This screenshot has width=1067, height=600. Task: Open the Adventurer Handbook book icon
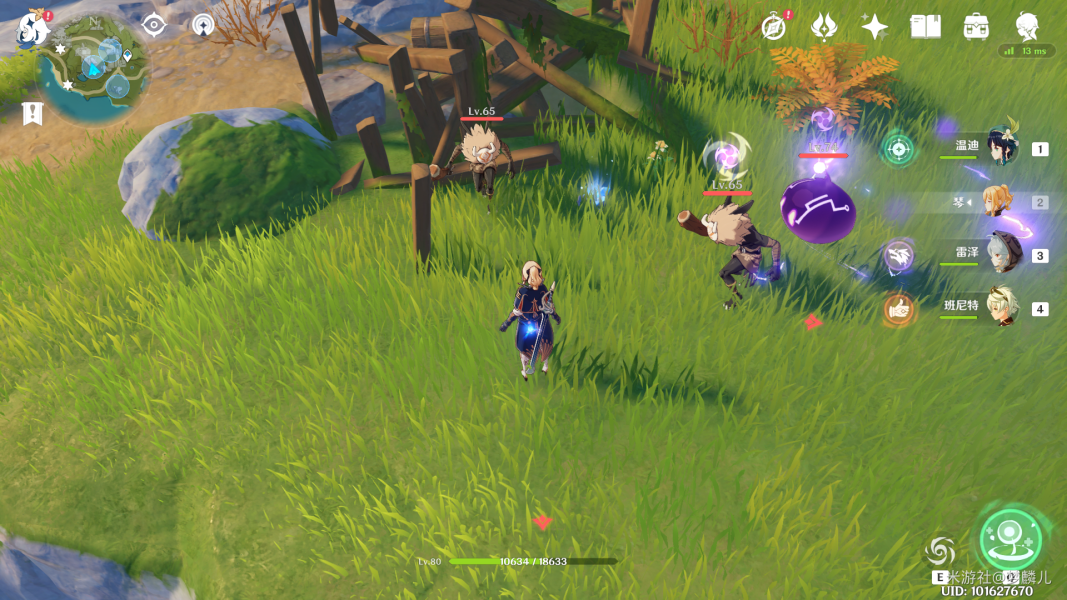[925, 27]
